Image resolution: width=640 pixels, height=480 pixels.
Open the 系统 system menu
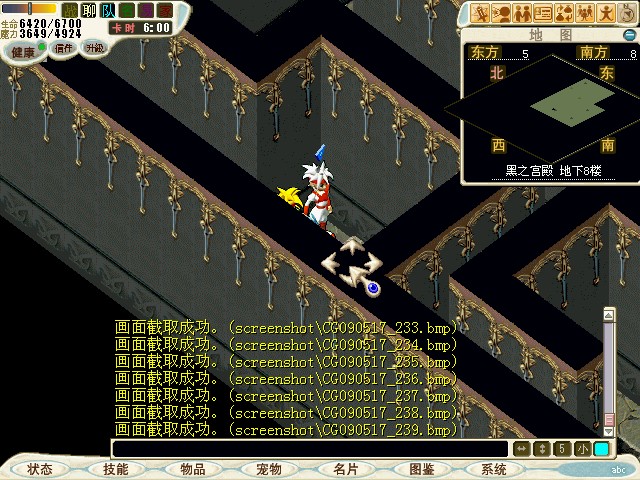[x=494, y=468]
